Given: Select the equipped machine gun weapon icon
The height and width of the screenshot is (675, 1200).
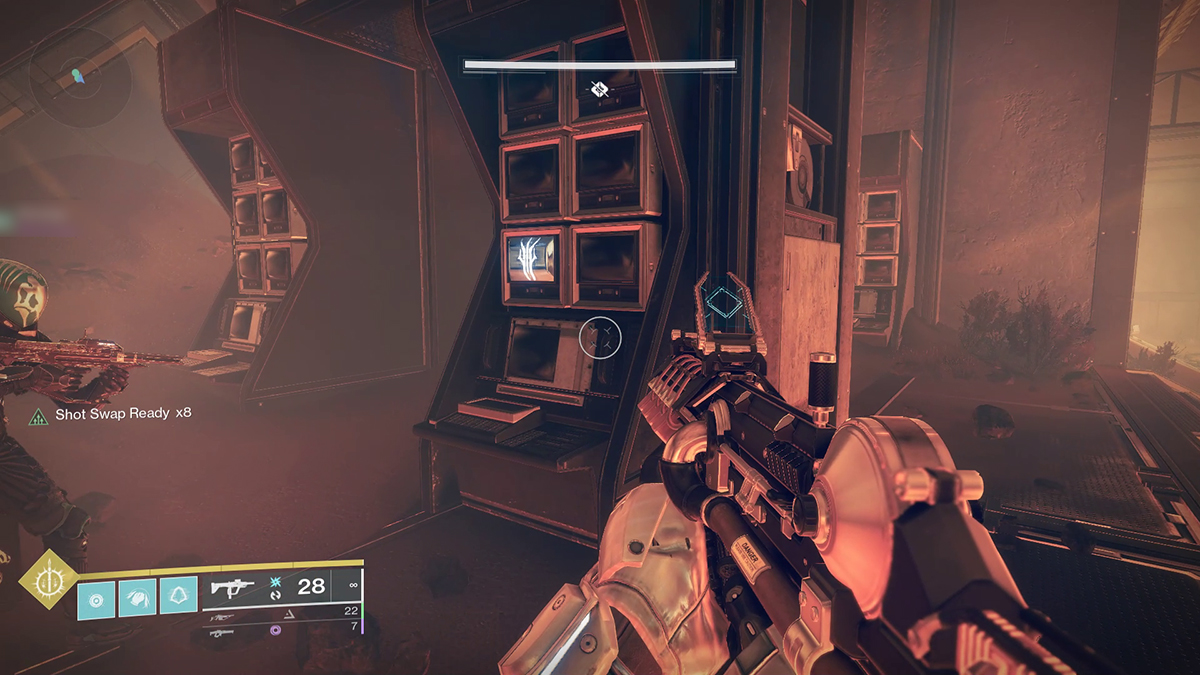Looking at the screenshot, I should [x=233, y=588].
